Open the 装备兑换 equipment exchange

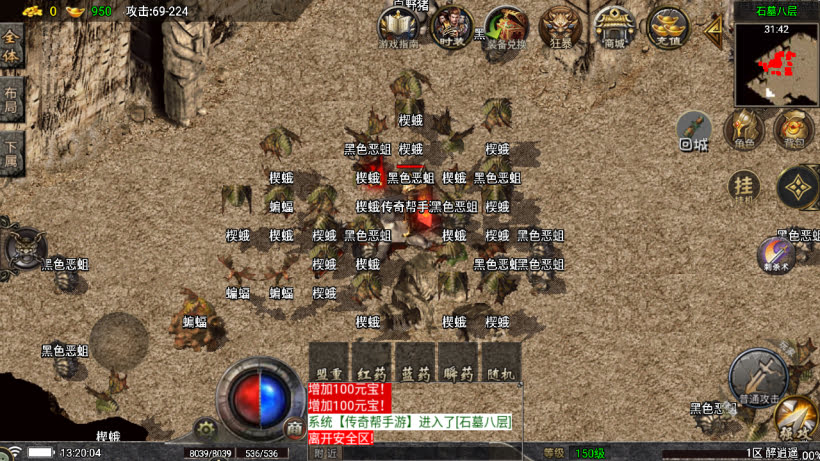506,28
